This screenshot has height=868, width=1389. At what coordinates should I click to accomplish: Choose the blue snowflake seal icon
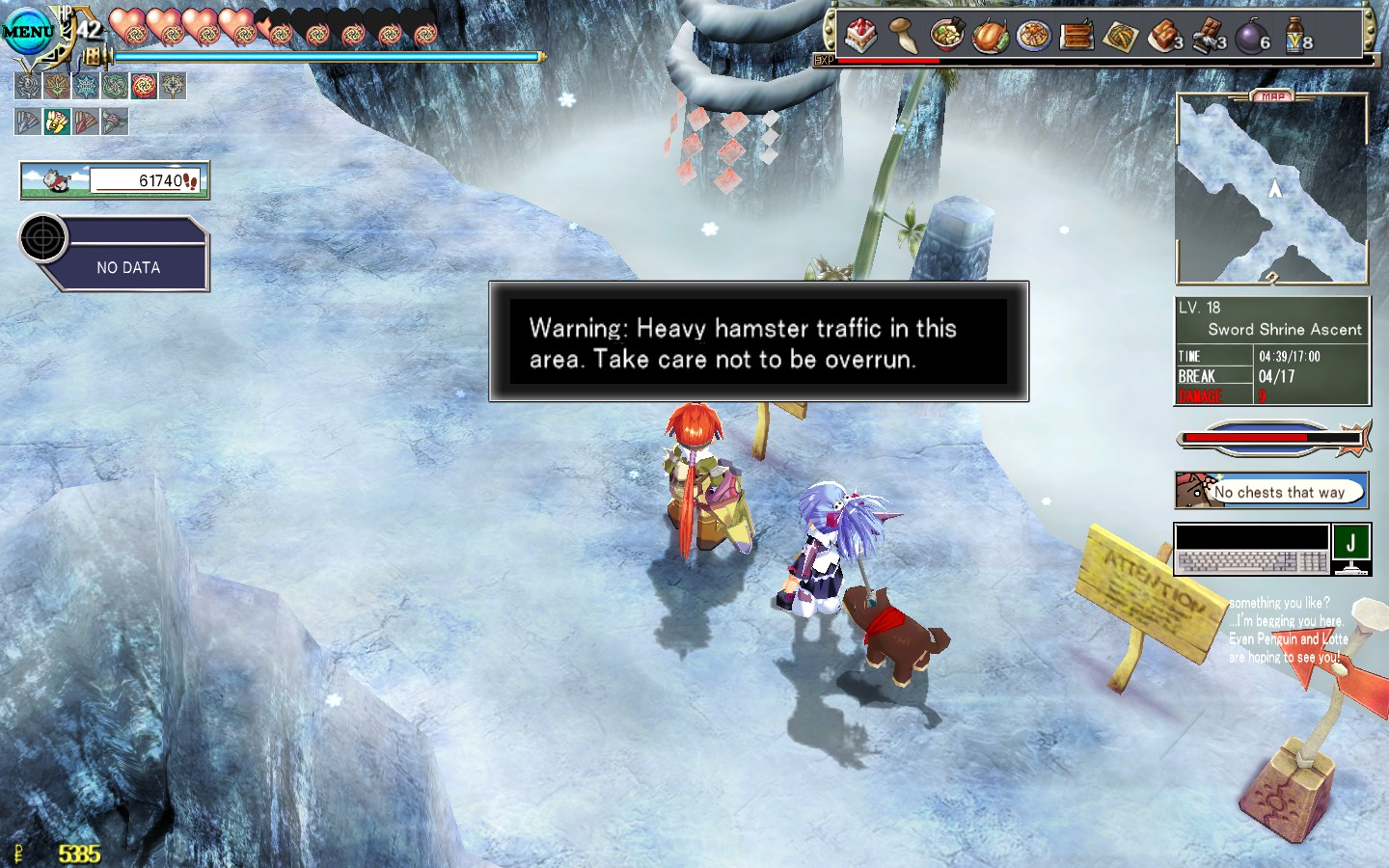(x=86, y=87)
